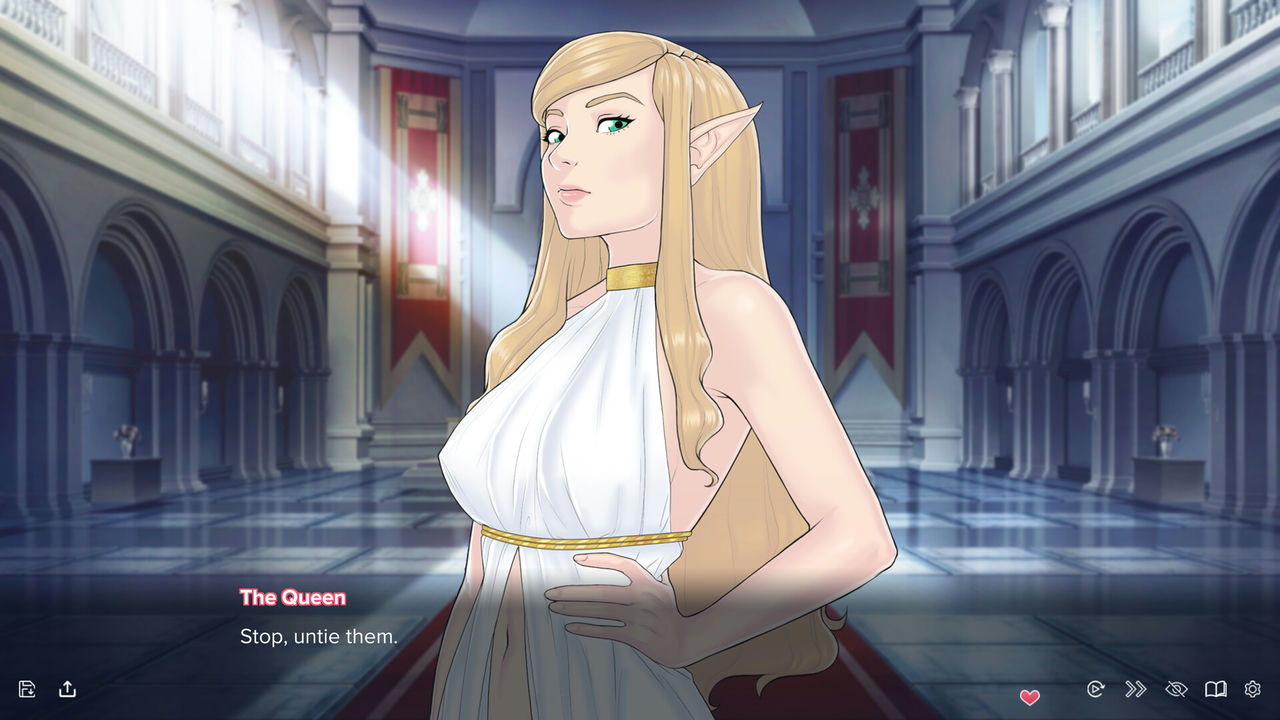Open the settings gear
Image resolution: width=1280 pixels, height=720 pixels.
1252,689
